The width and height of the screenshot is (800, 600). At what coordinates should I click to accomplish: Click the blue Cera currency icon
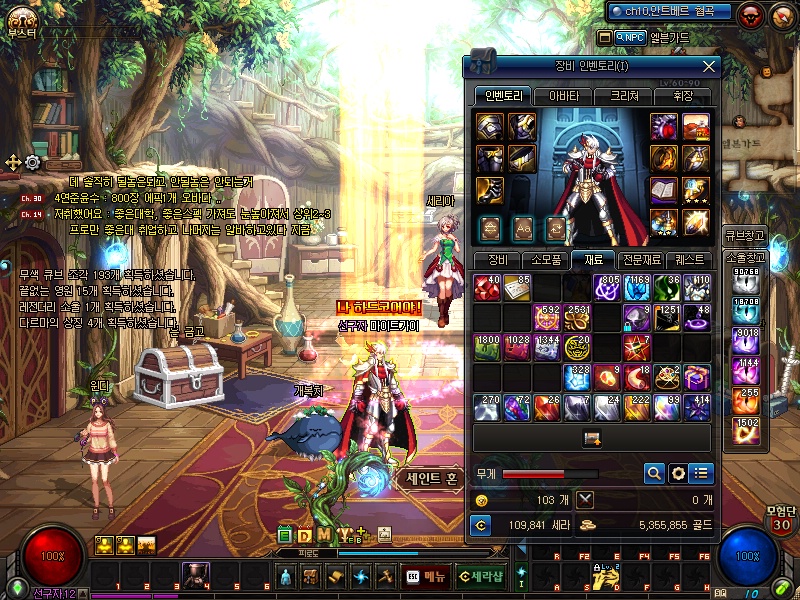481,524
